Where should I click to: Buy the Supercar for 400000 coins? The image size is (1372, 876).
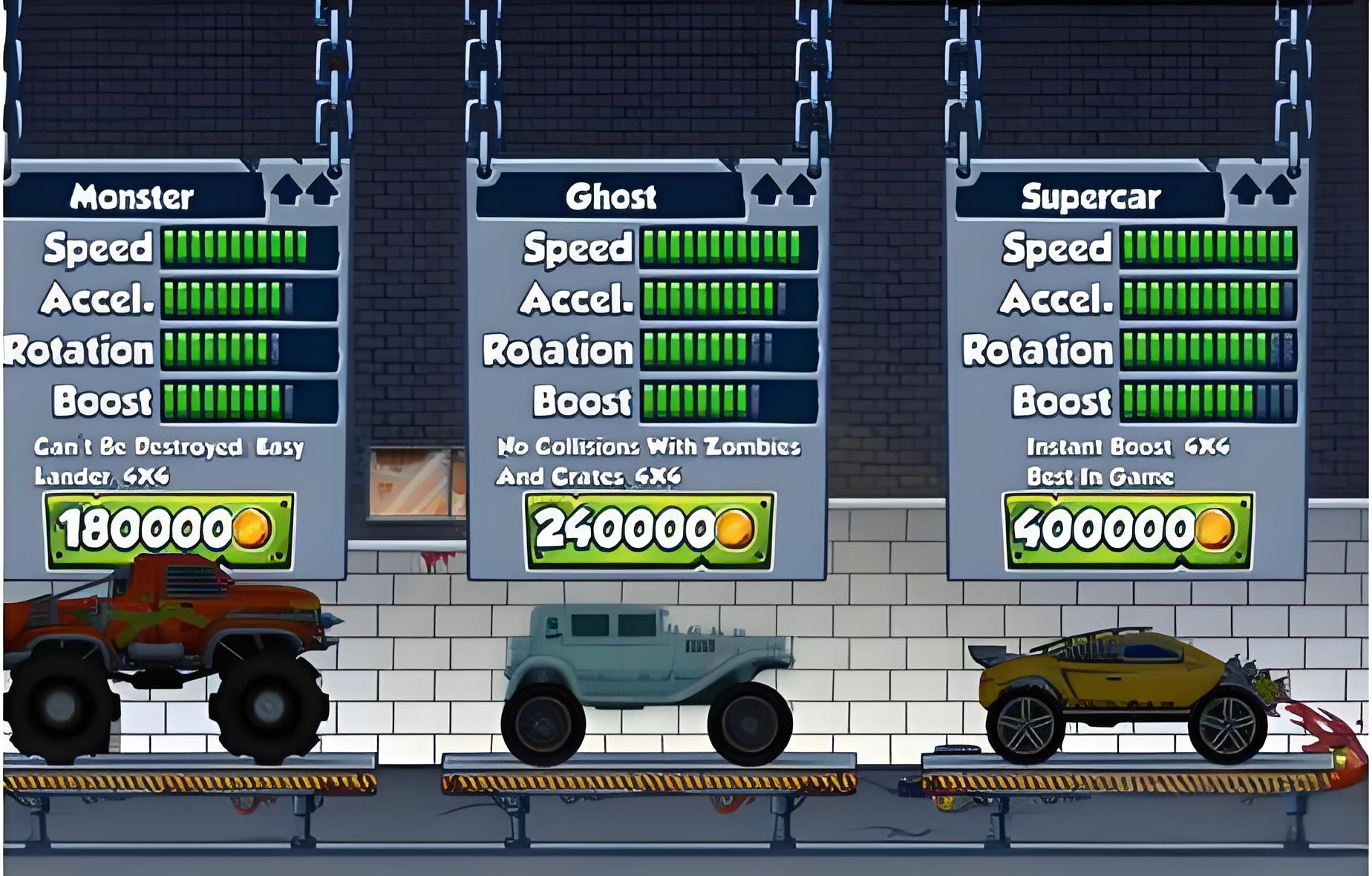tap(1128, 530)
